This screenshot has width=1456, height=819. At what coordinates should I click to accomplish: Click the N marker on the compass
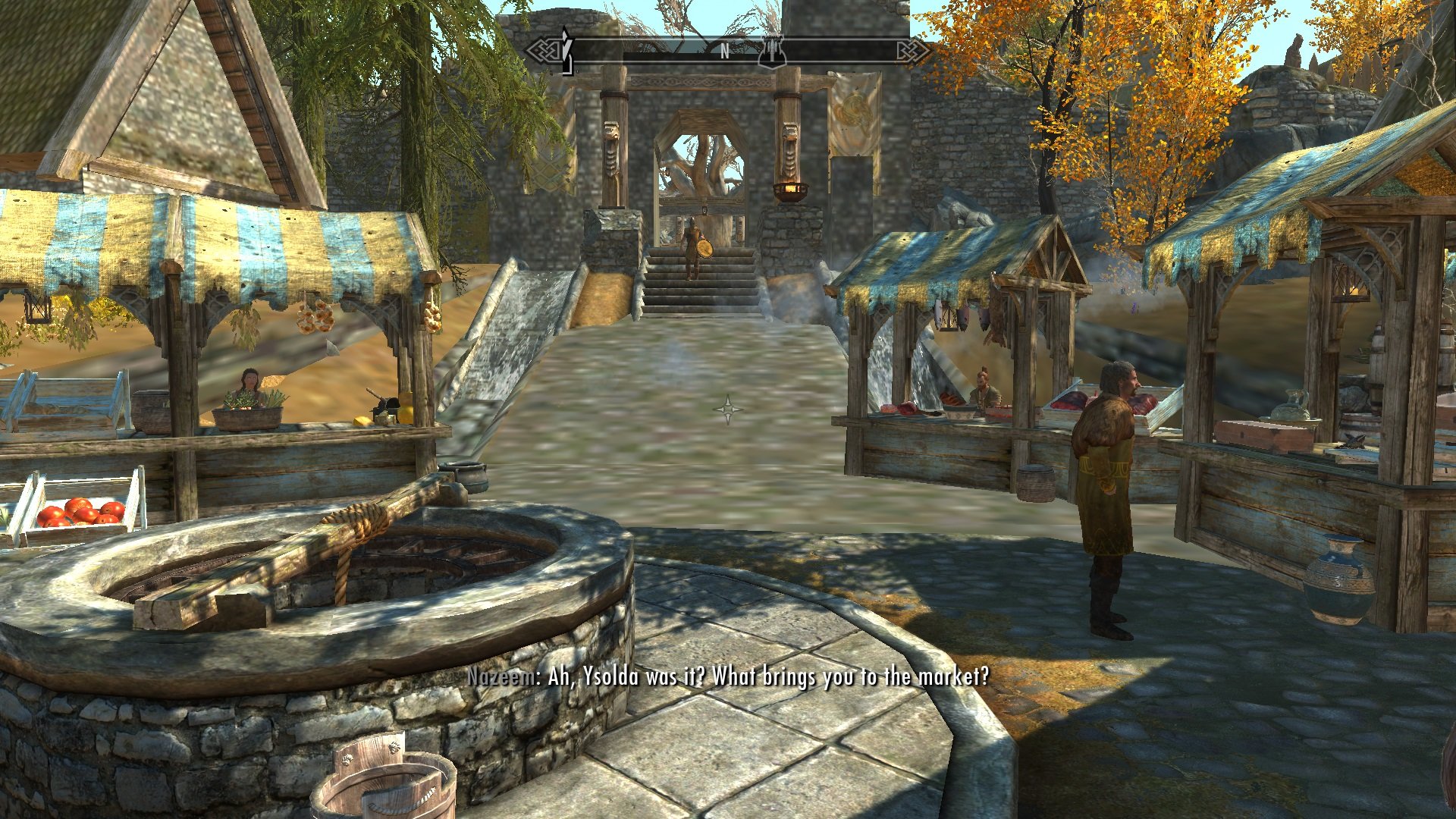(724, 51)
